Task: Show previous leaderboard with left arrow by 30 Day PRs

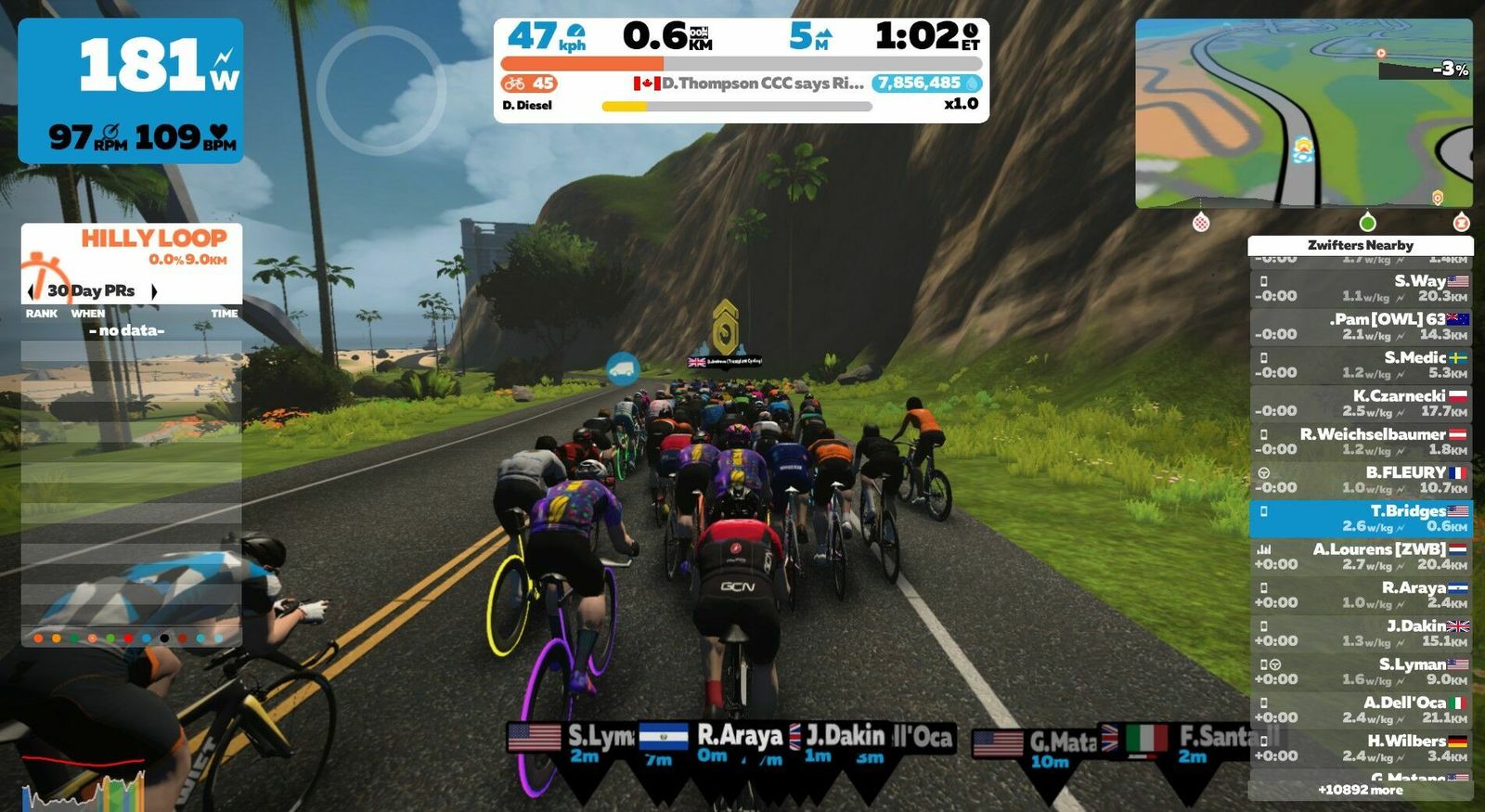Action: coord(32,291)
